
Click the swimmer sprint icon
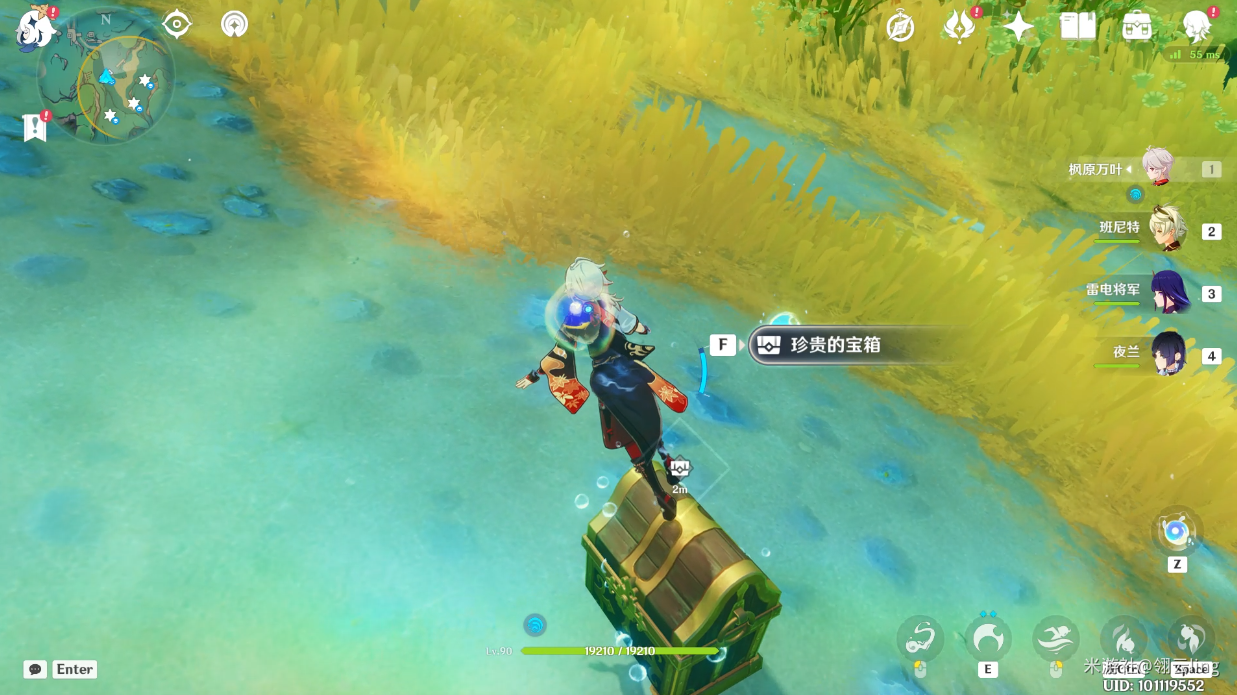(1056, 638)
